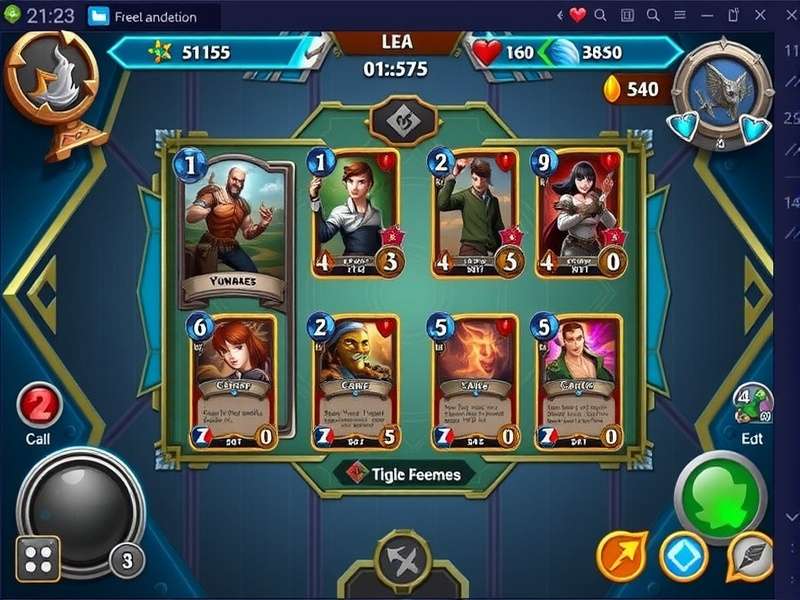Choose the card with cost 9

point(580,214)
